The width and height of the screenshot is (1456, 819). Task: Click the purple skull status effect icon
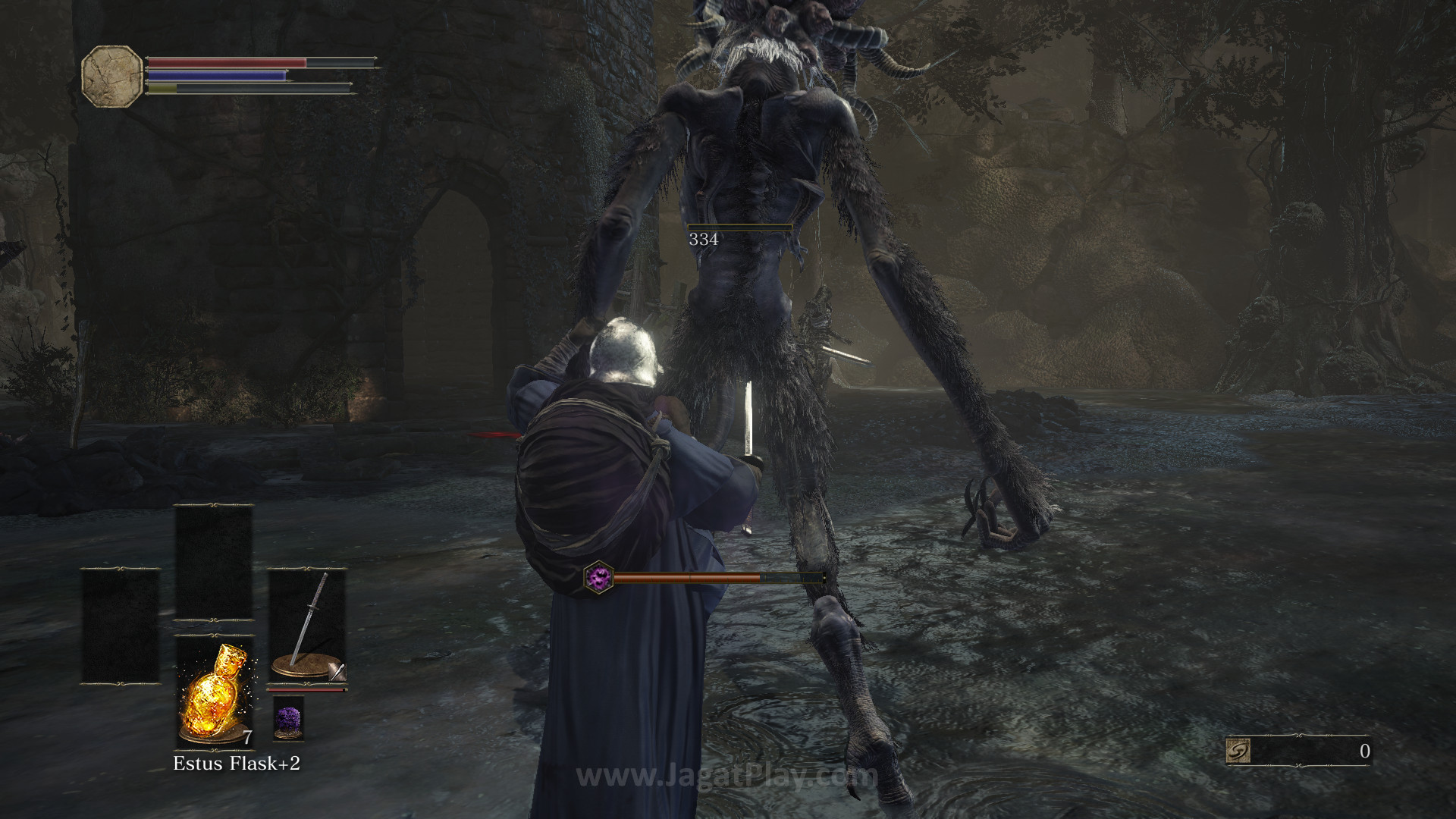coord(598,578)
